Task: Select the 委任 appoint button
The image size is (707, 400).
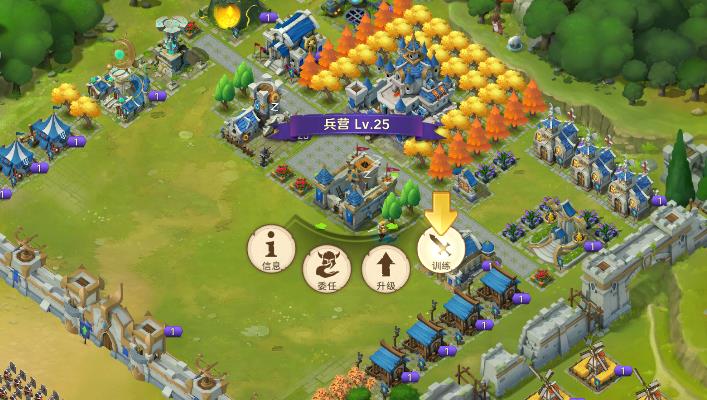Action: 326,265
